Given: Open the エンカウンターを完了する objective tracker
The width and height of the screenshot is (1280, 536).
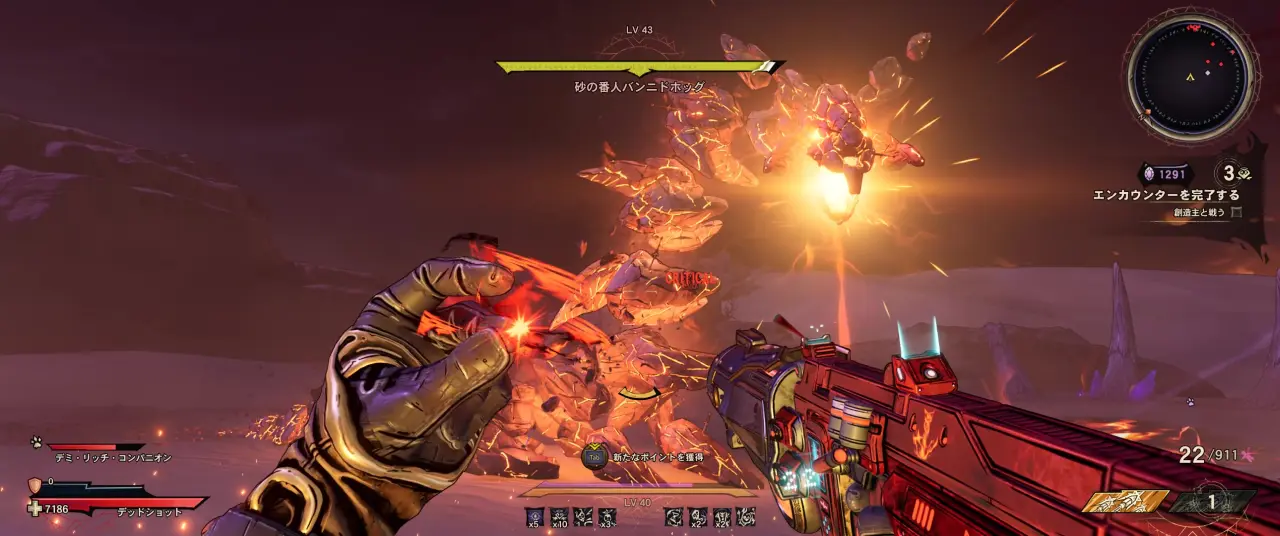Looking at the screenshot, I should point(1167,195).
